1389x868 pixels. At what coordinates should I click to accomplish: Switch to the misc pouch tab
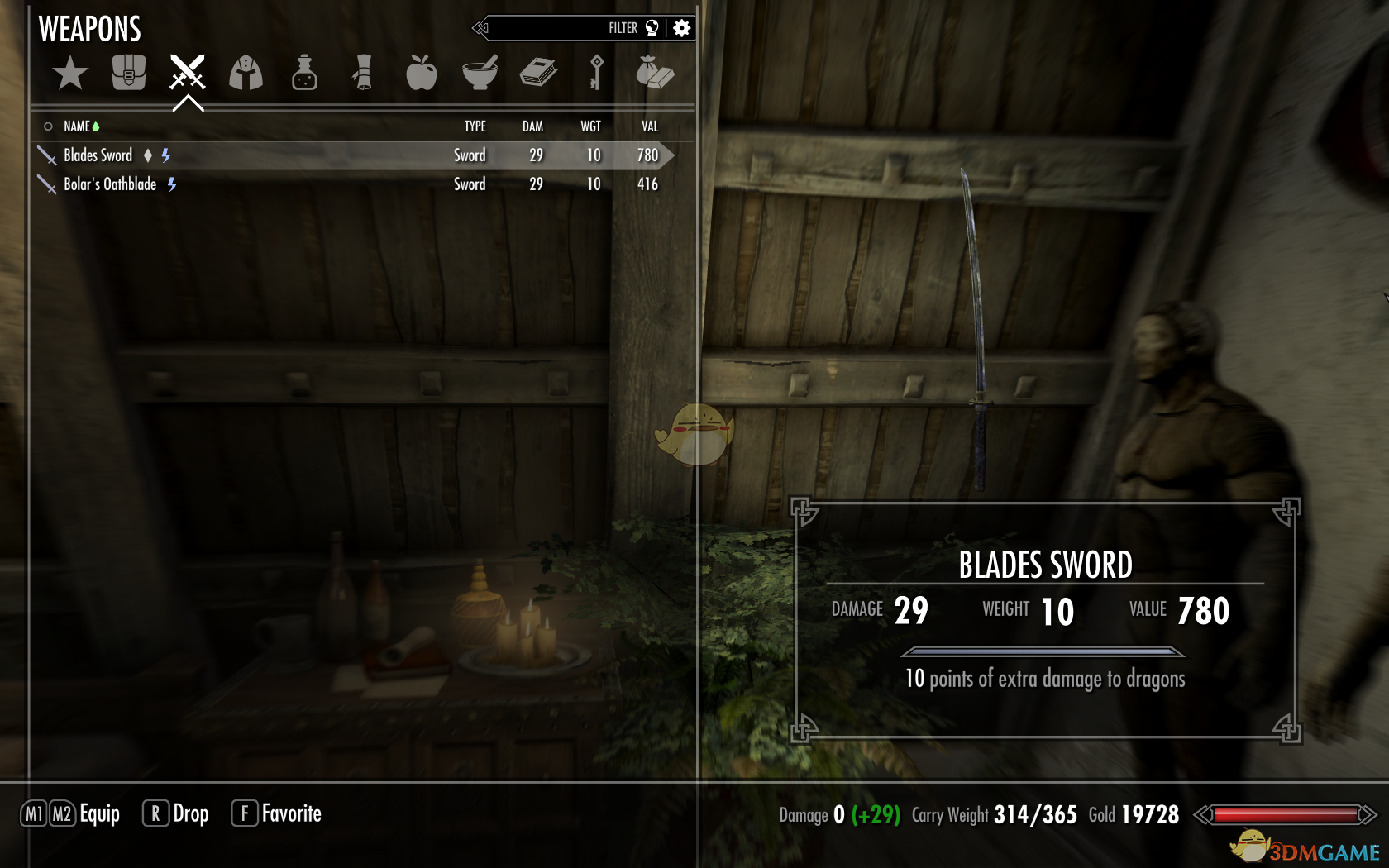tap(655, 73)
